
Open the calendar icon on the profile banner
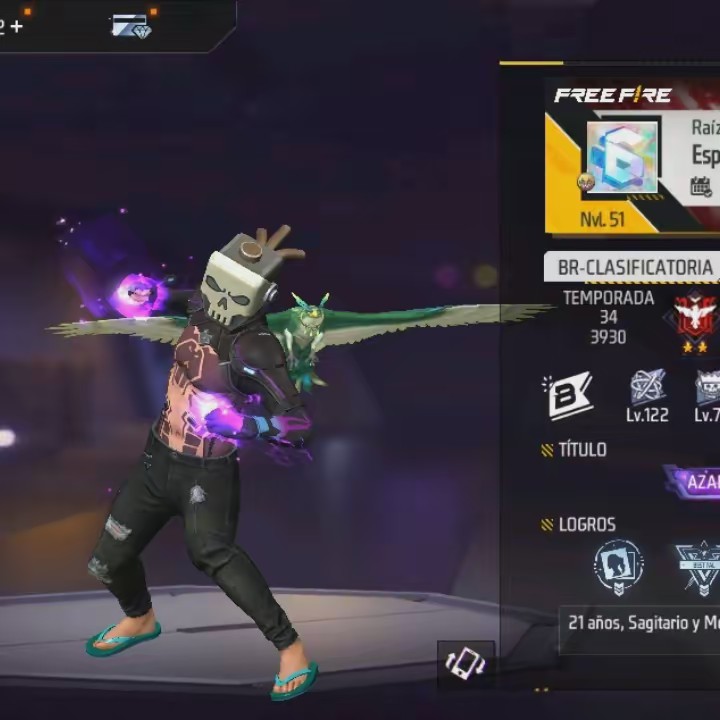[x=702, y=186]
